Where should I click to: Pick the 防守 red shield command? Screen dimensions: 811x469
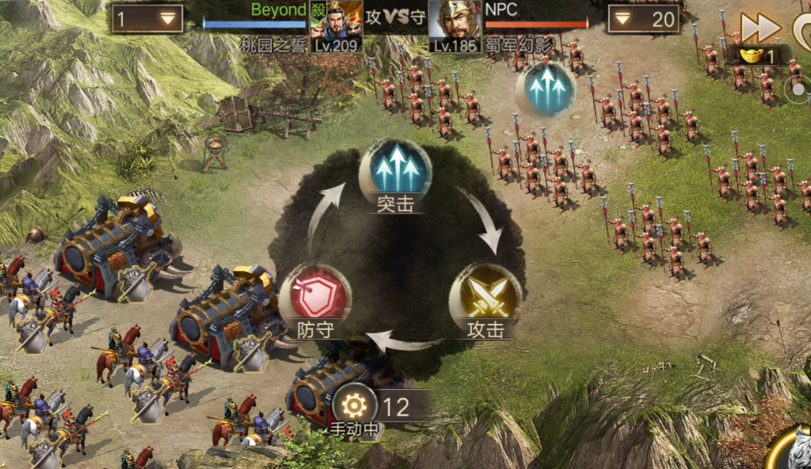click(x=315, y=296)
